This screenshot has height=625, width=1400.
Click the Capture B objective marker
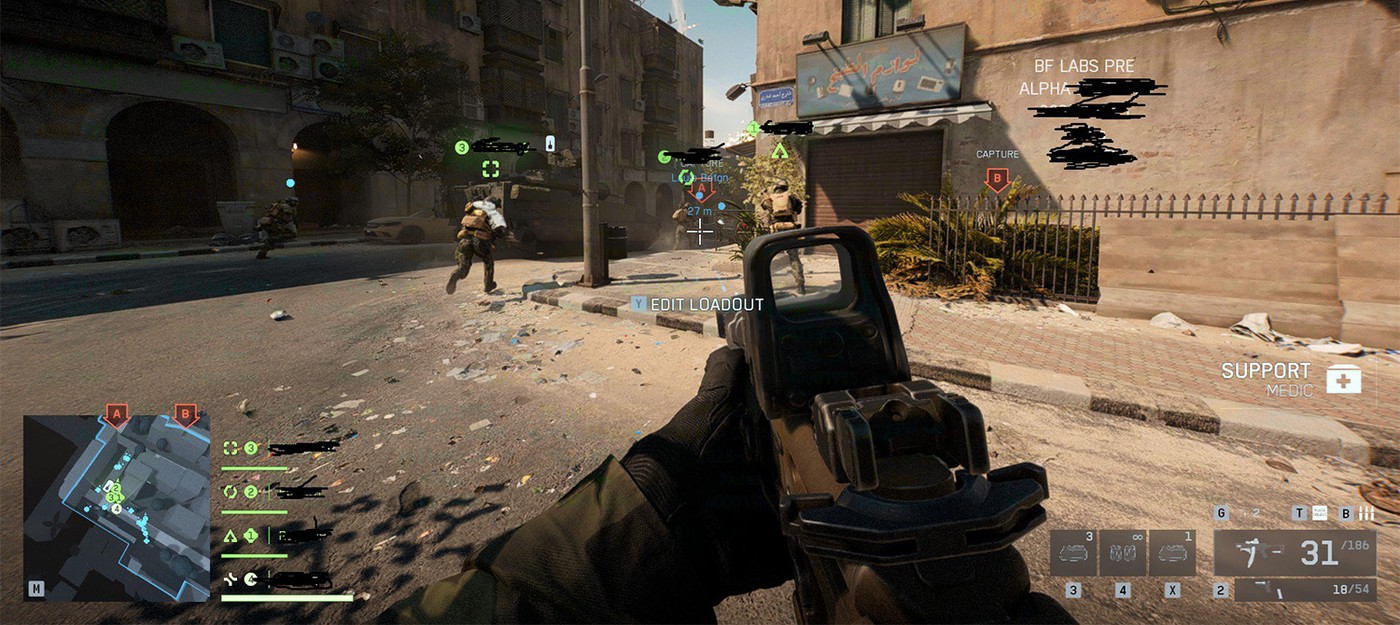click(x=997, y=179)
